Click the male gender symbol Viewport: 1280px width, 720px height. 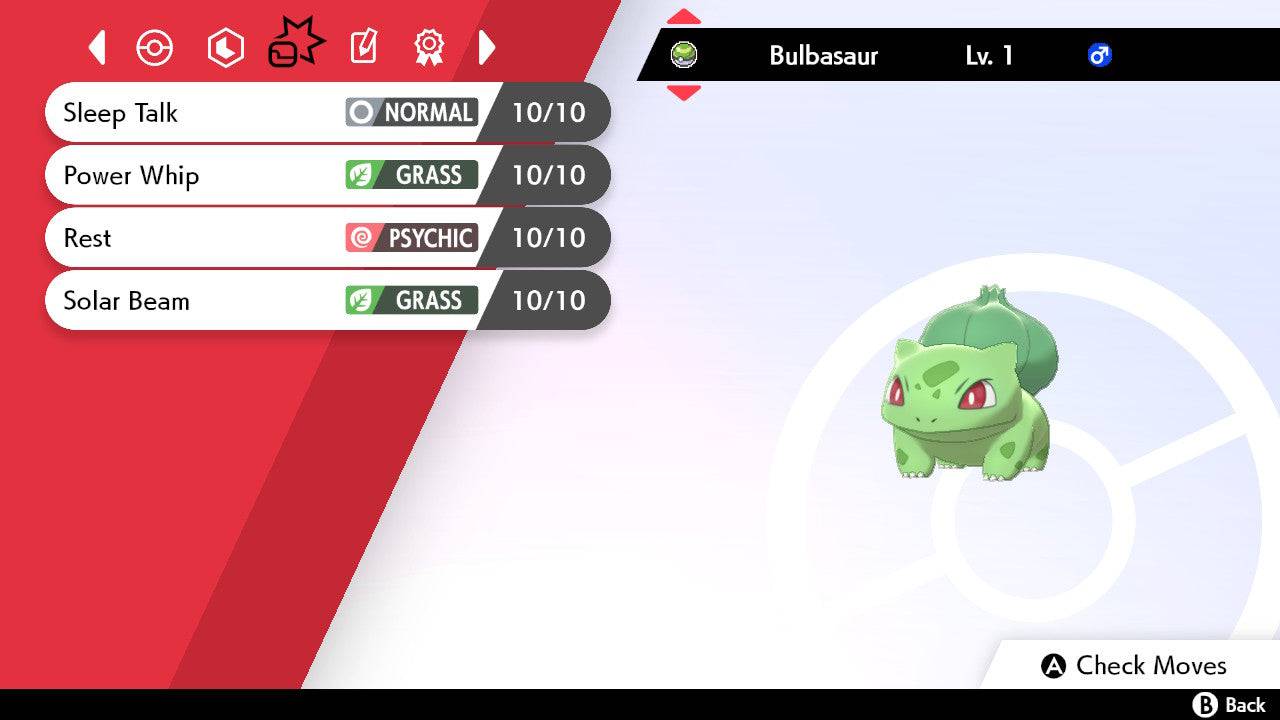tap(1101, 55)
